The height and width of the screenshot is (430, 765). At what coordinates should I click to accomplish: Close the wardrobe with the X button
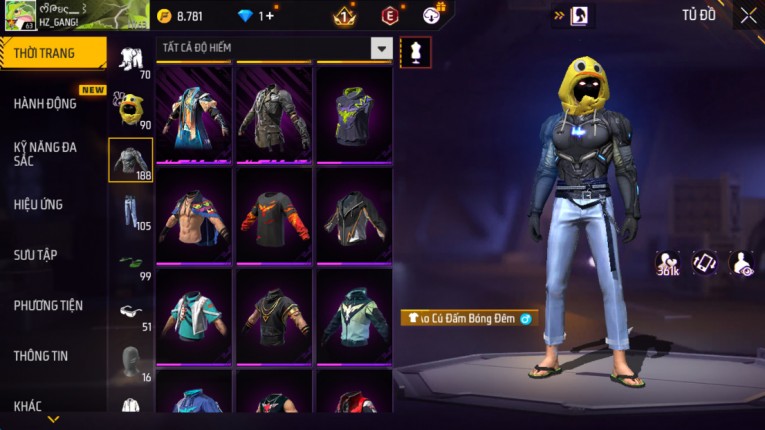pos(748,16)
